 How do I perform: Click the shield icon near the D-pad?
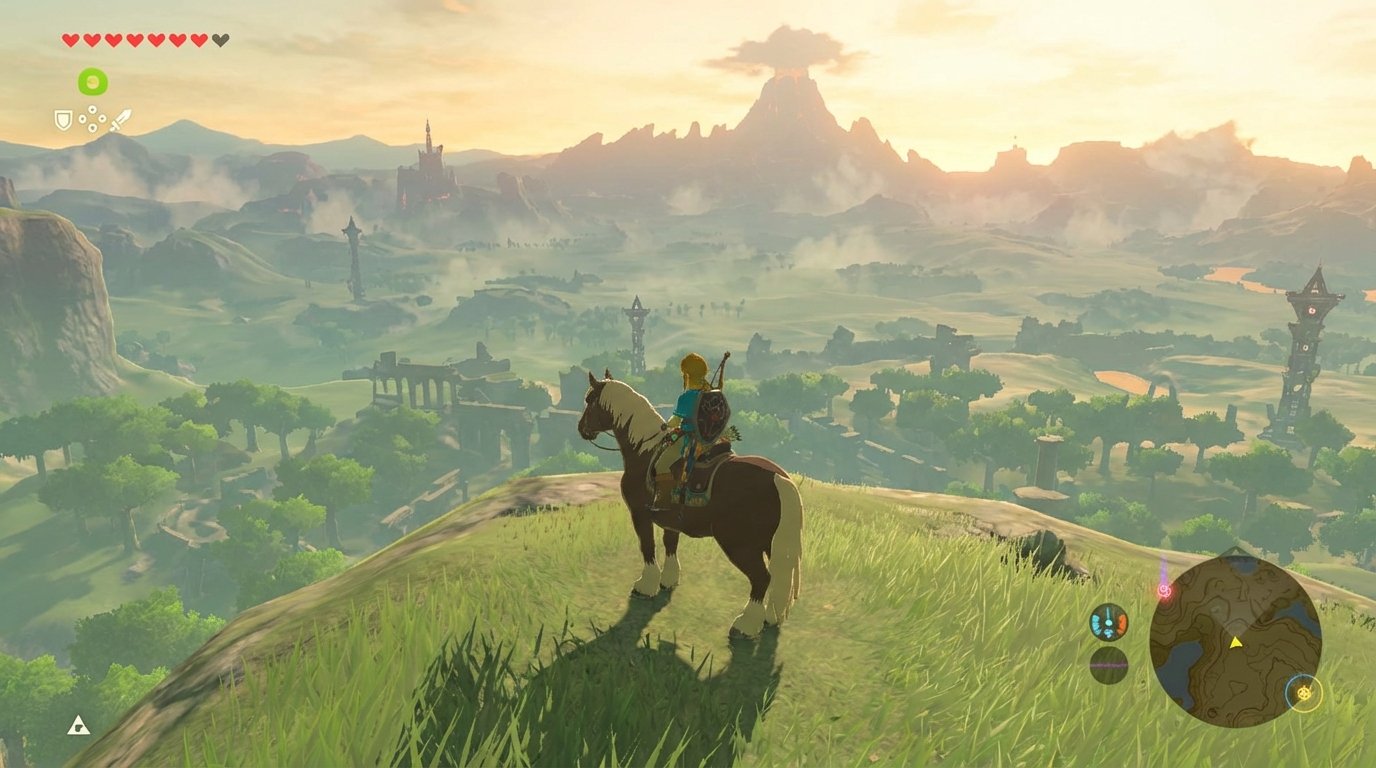(63, 119)
